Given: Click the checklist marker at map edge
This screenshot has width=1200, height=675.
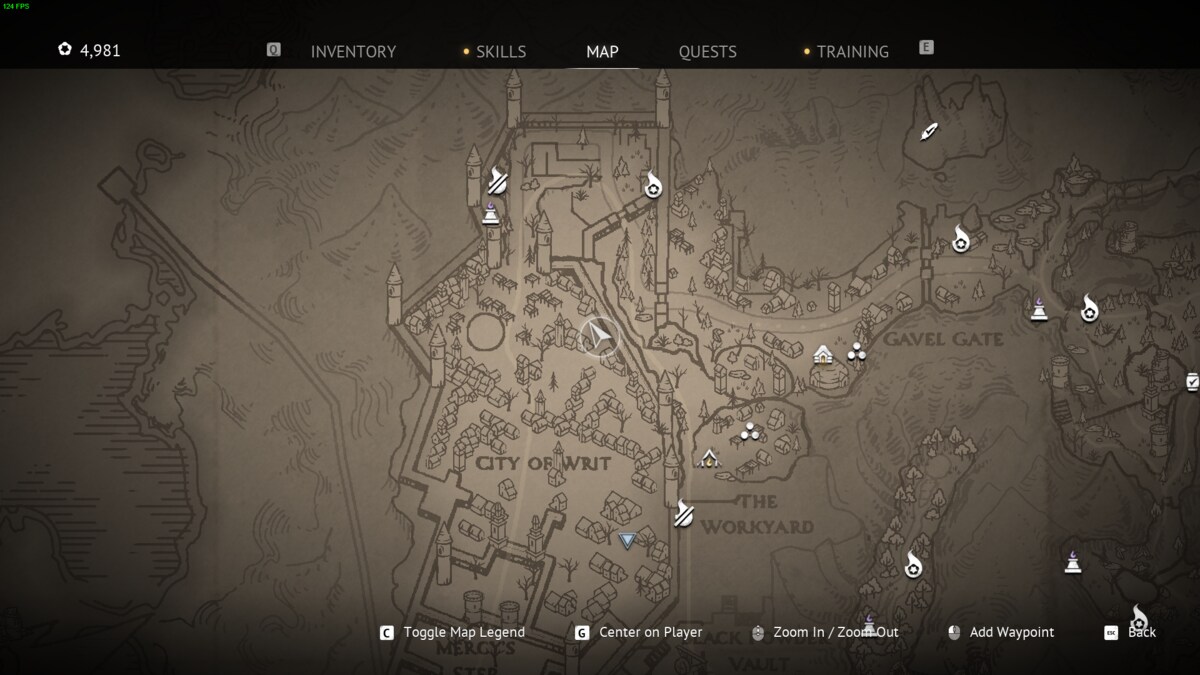Looking at the screenshot, I should coord(1192,381).
